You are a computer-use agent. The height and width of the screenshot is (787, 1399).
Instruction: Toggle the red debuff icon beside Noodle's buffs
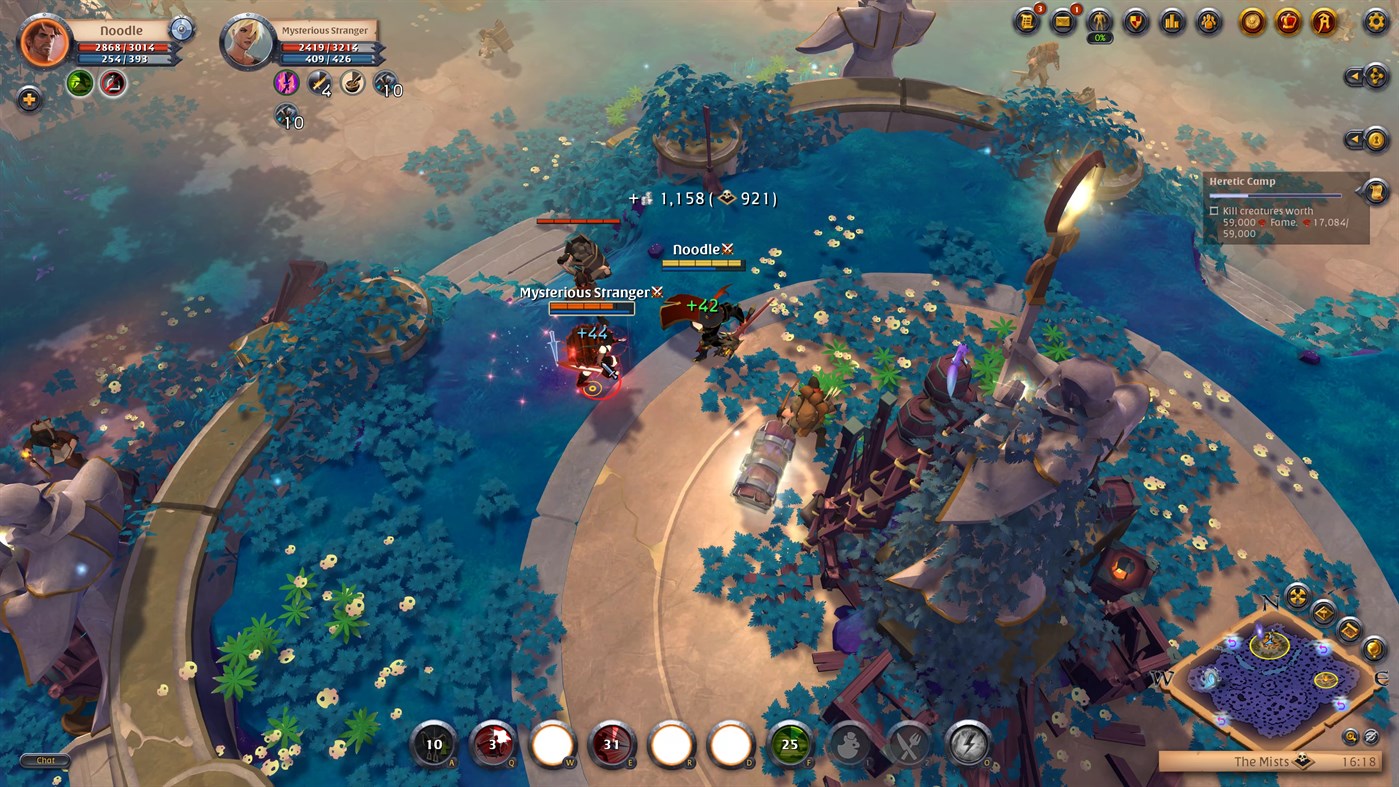point(113,84)
